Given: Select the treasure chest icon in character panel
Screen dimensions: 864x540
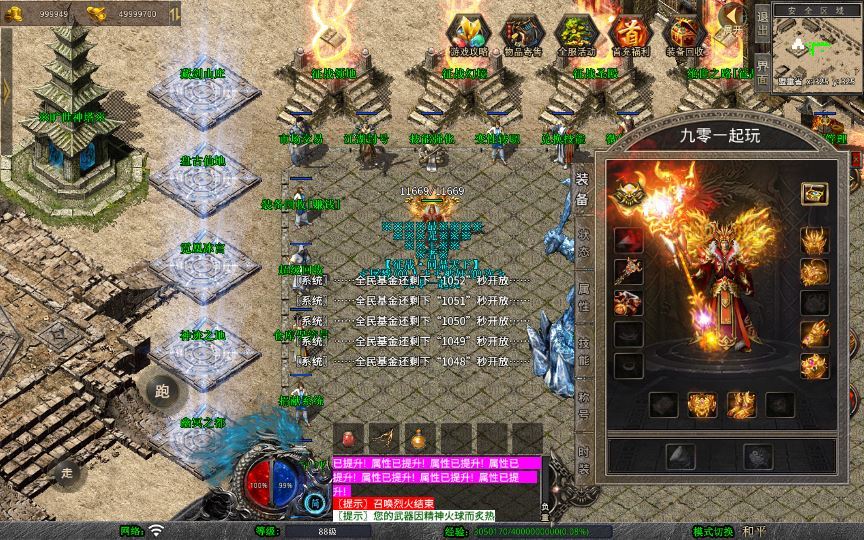Looking at the screenshot, I should point(813,193).
